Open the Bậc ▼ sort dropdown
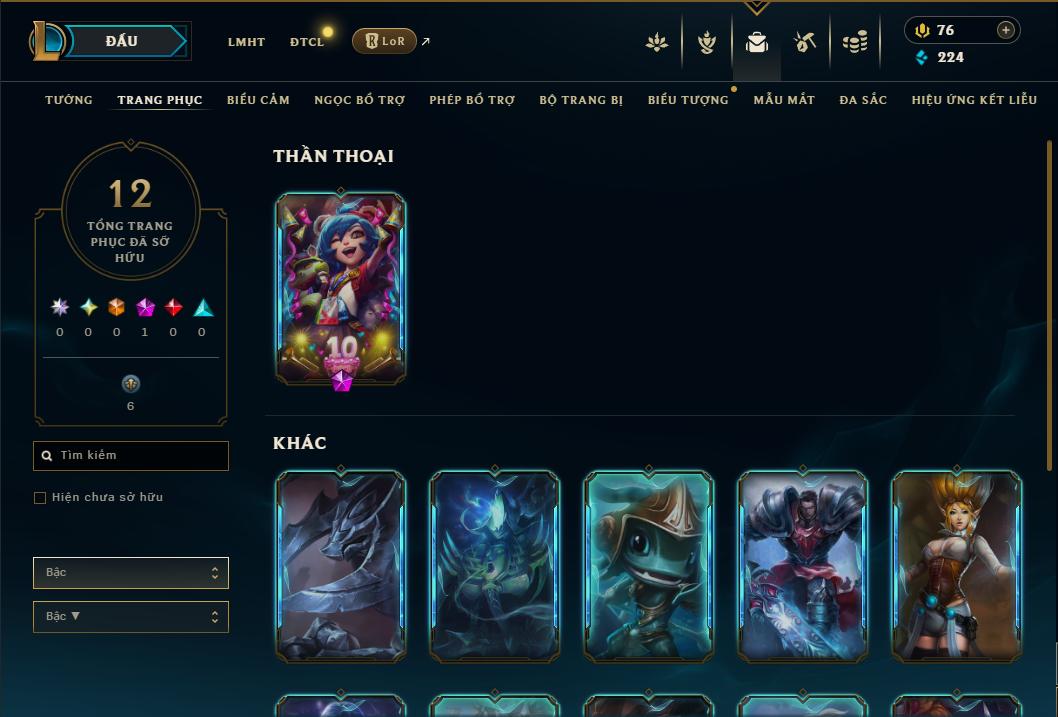 pyautogui.click(x=131, y=617)
